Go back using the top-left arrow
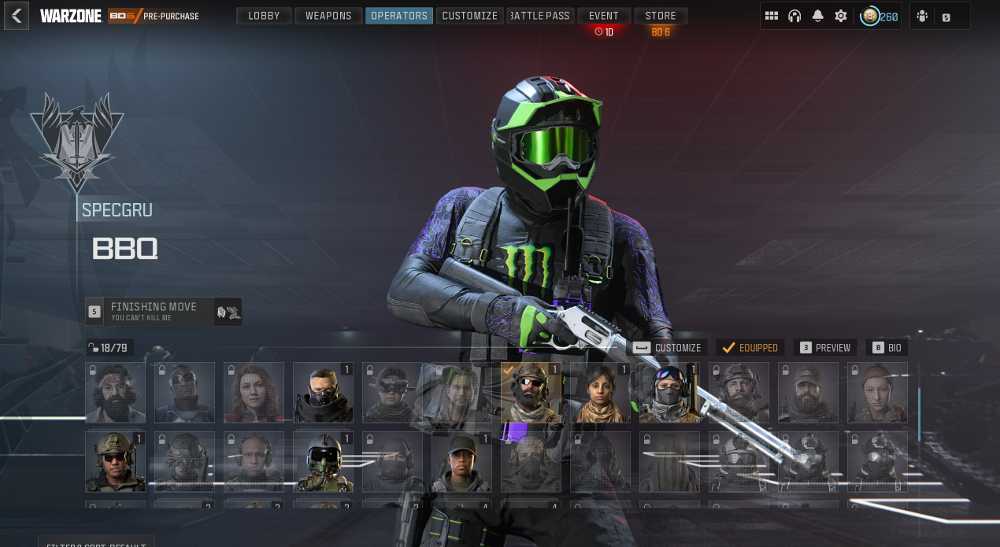 tap(16, 16)
